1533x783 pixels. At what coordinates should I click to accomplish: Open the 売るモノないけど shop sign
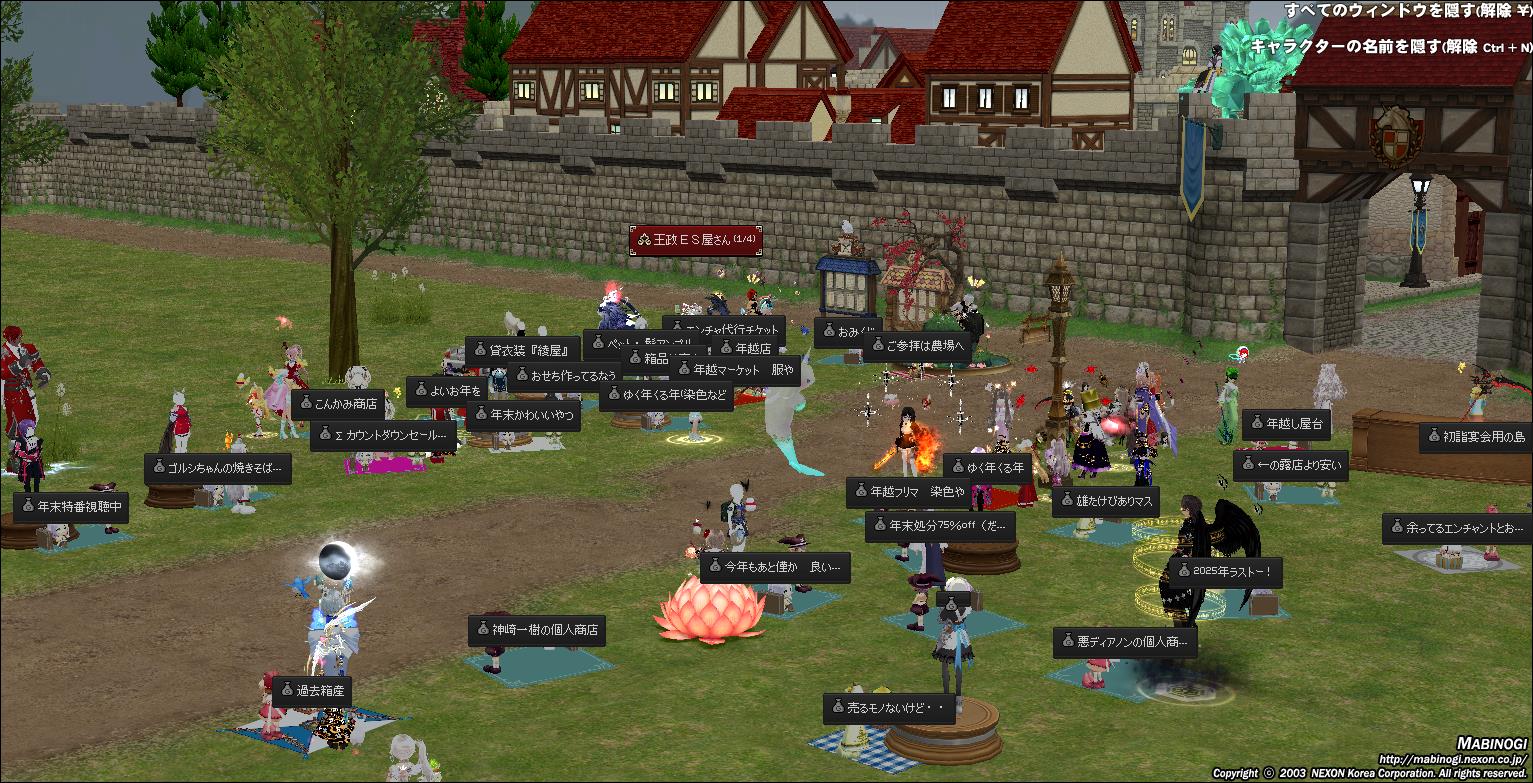click(889, 708)
